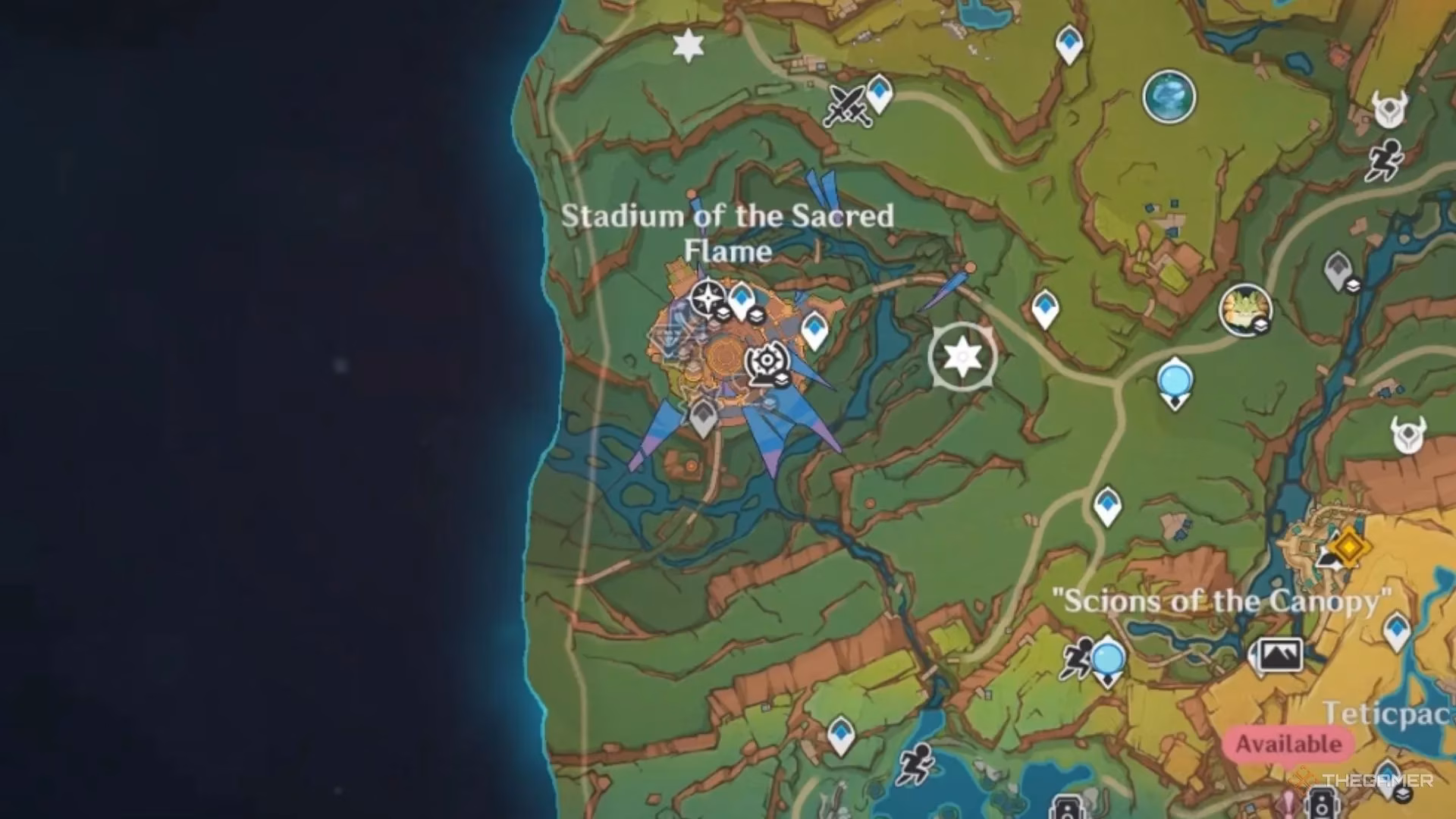Click the pink Available status pill near Teticpac
Viewport: 1456px width, 819px height.
tap(1289, 742)
